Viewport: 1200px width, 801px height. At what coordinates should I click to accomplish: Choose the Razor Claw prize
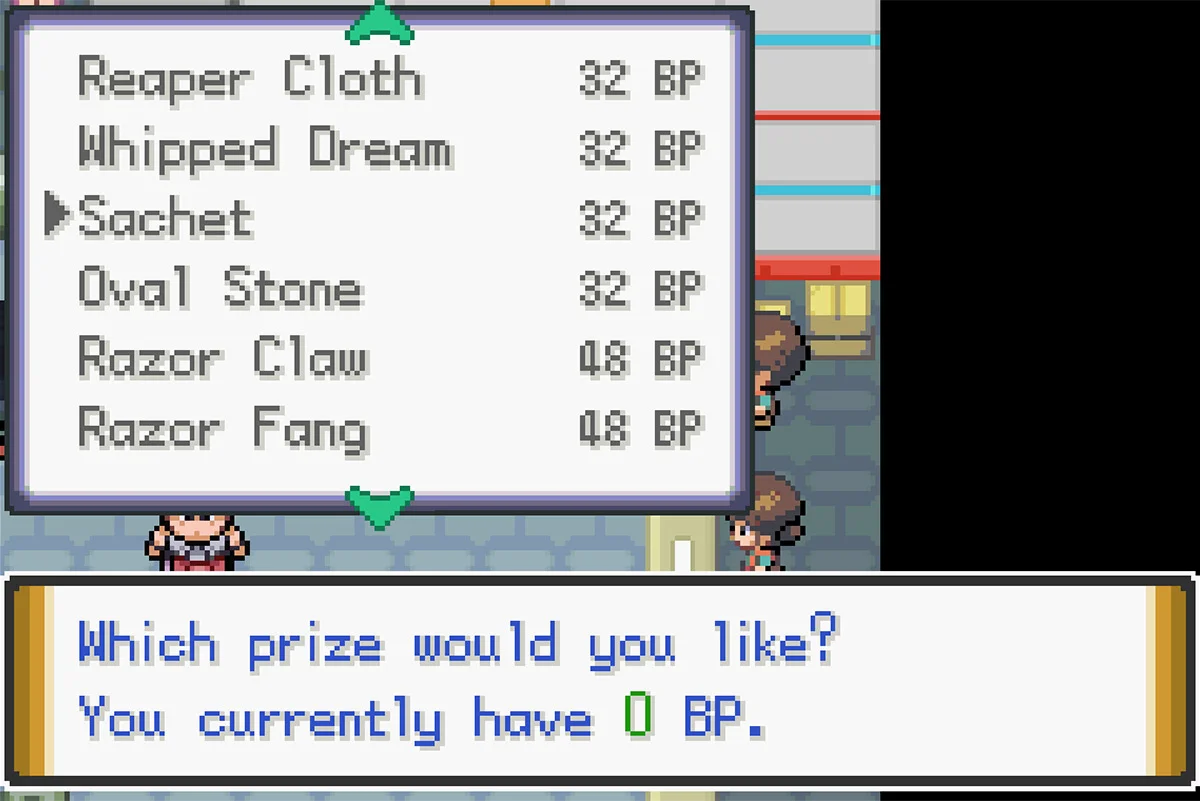[x=223, y=359]
